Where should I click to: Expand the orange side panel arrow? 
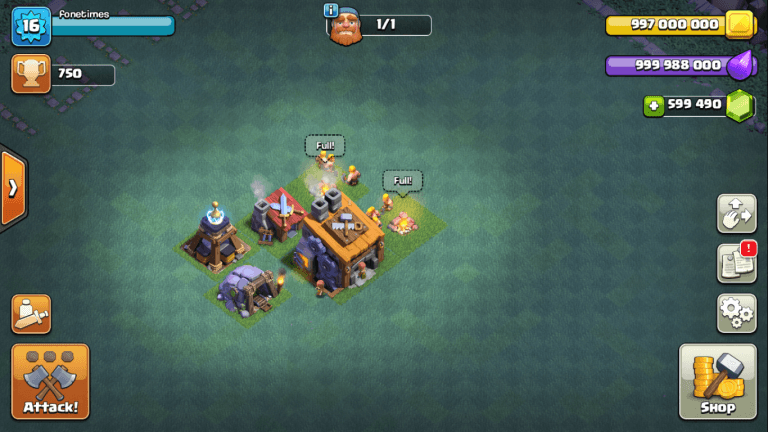click(13, 189)
